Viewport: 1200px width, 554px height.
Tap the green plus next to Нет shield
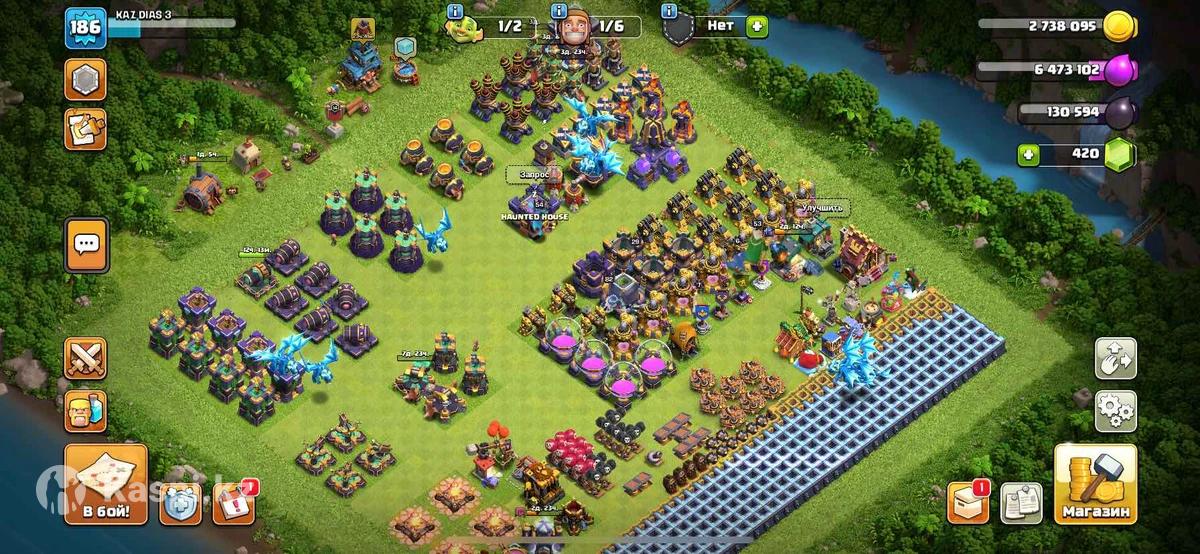tap(757, 27)
